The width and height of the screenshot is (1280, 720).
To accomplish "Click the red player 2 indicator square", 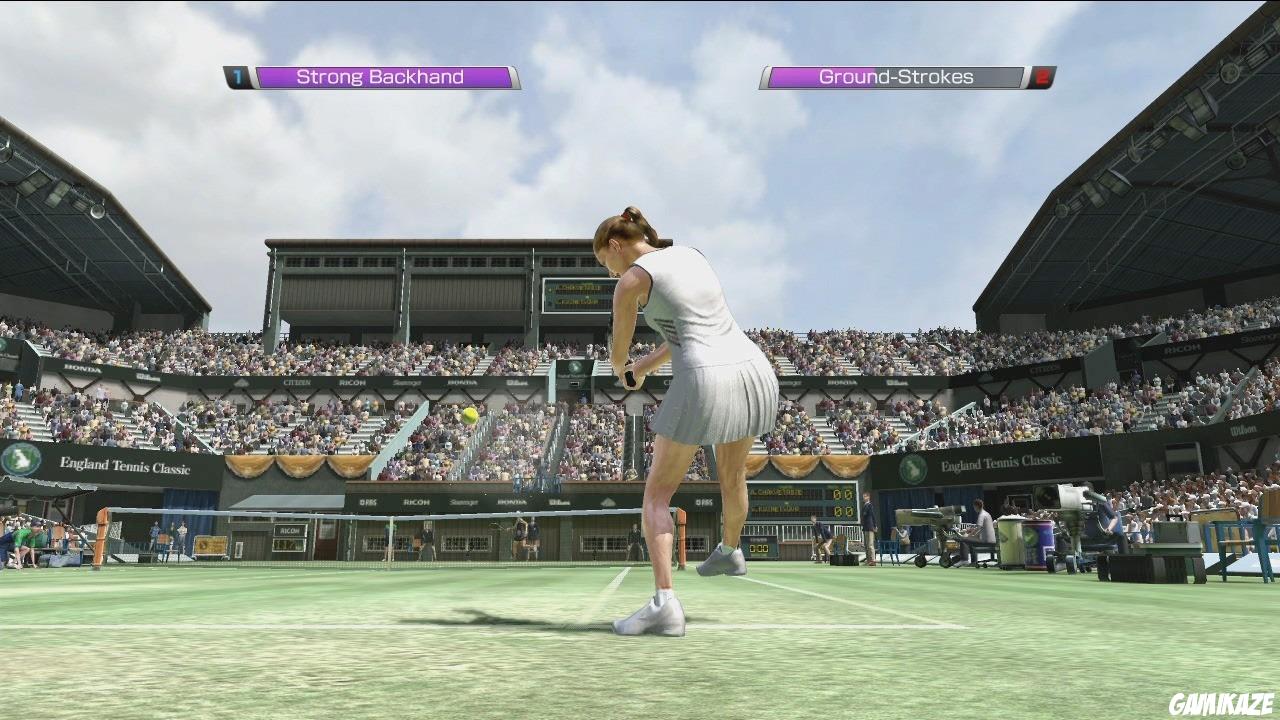I will tap(1043, 75).
